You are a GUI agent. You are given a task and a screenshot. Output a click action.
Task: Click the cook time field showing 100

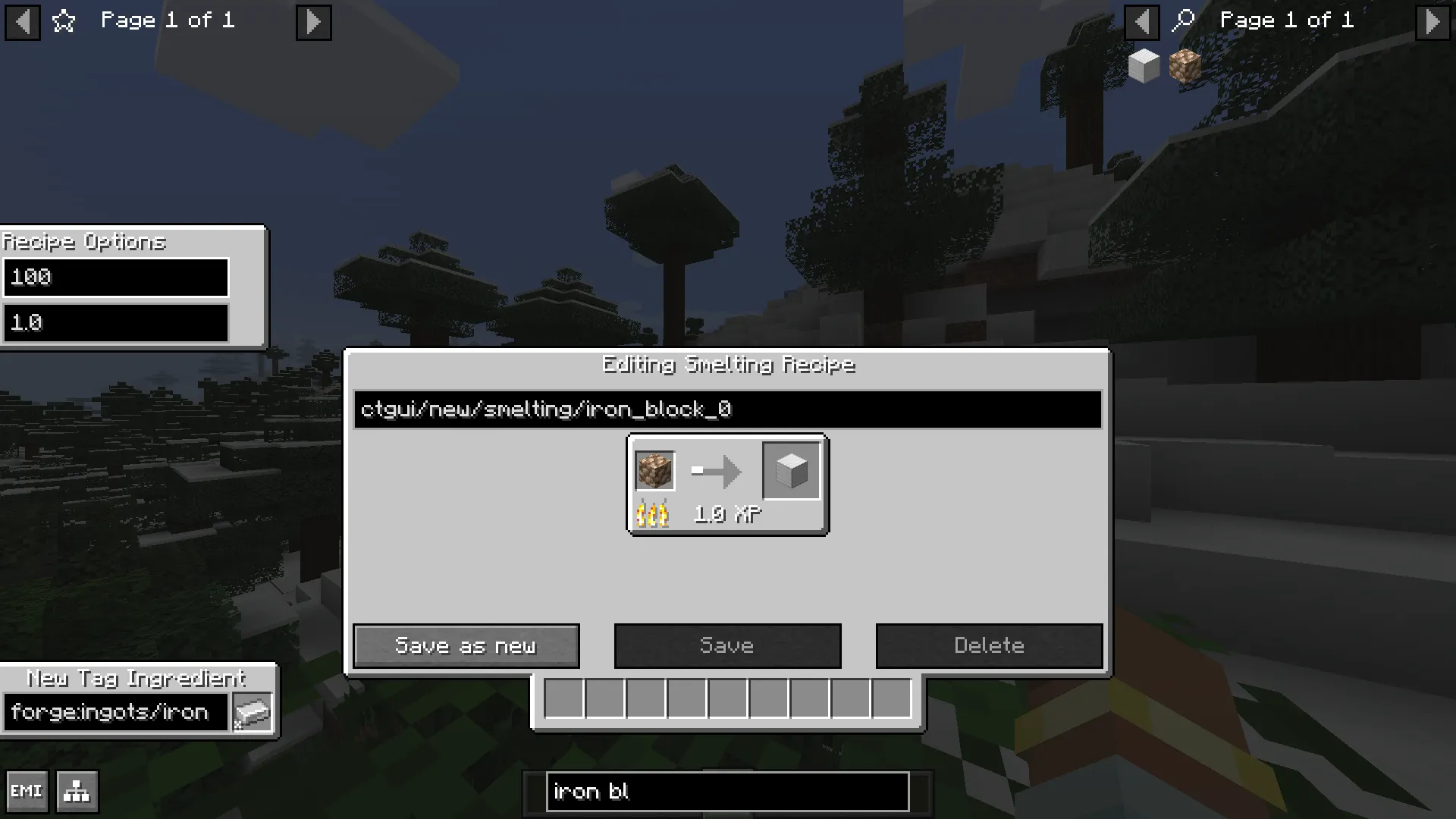point(115,278)
